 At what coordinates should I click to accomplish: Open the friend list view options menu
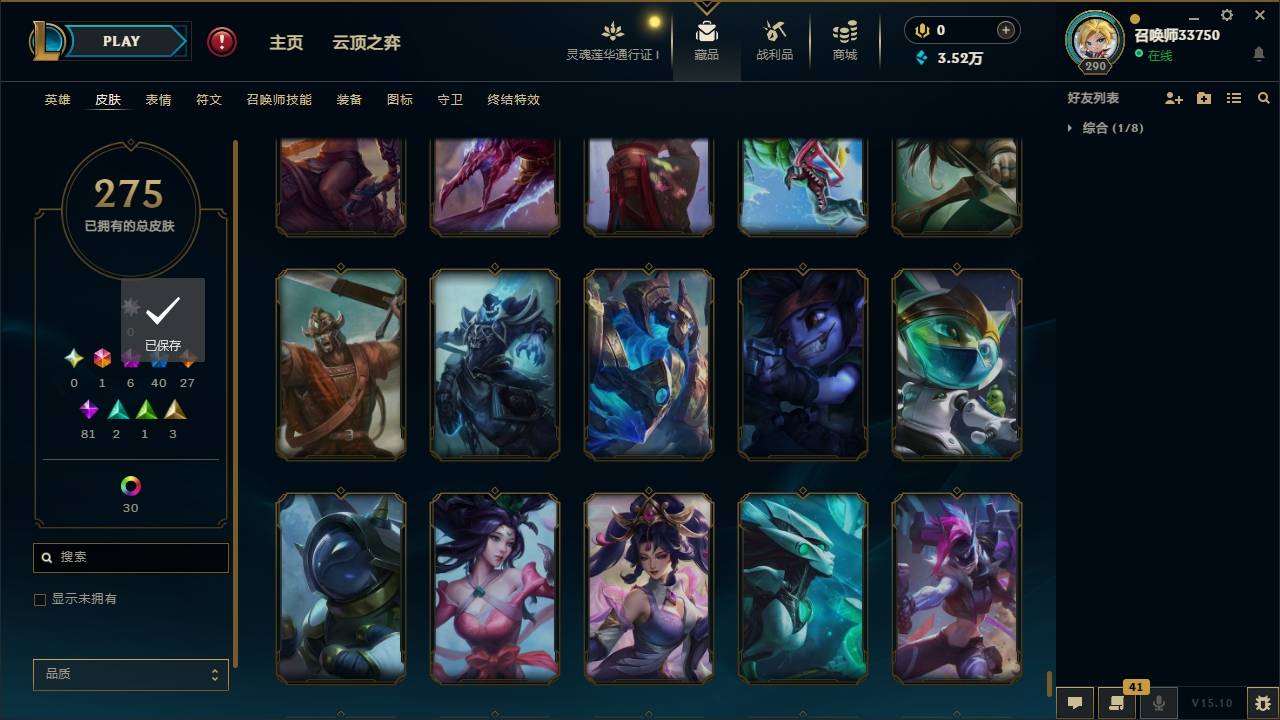pos(1233,97)
